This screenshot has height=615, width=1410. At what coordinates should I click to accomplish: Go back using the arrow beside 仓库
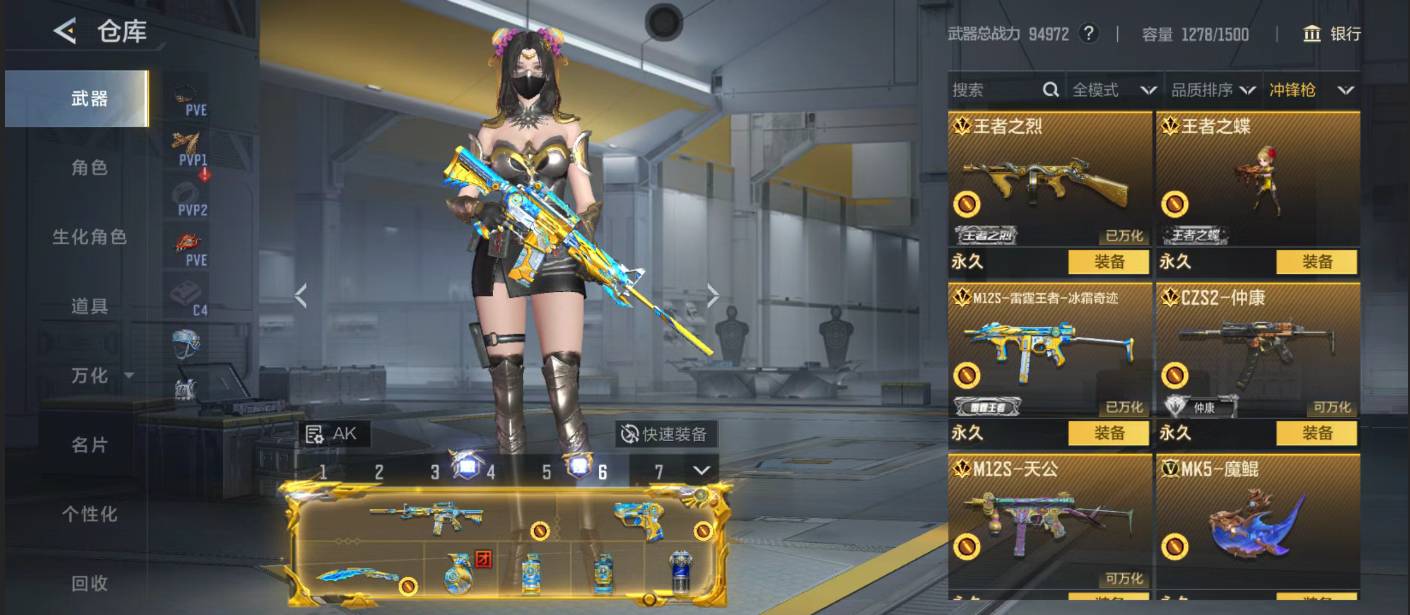click(x=65, y=31)
